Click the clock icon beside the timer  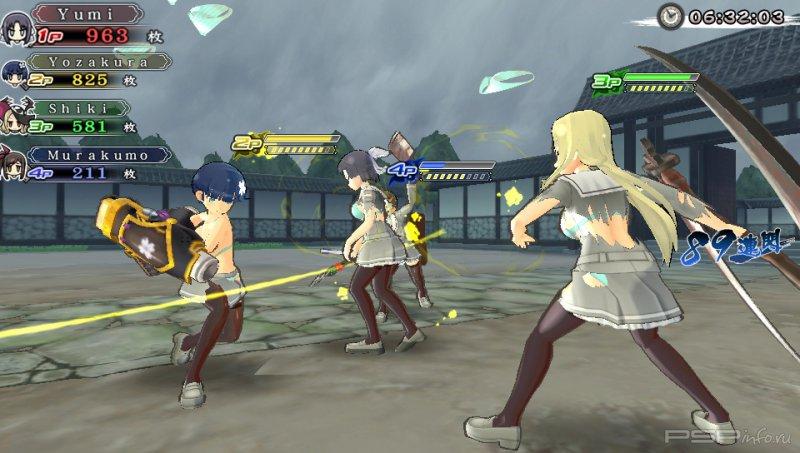coord(671,16)
